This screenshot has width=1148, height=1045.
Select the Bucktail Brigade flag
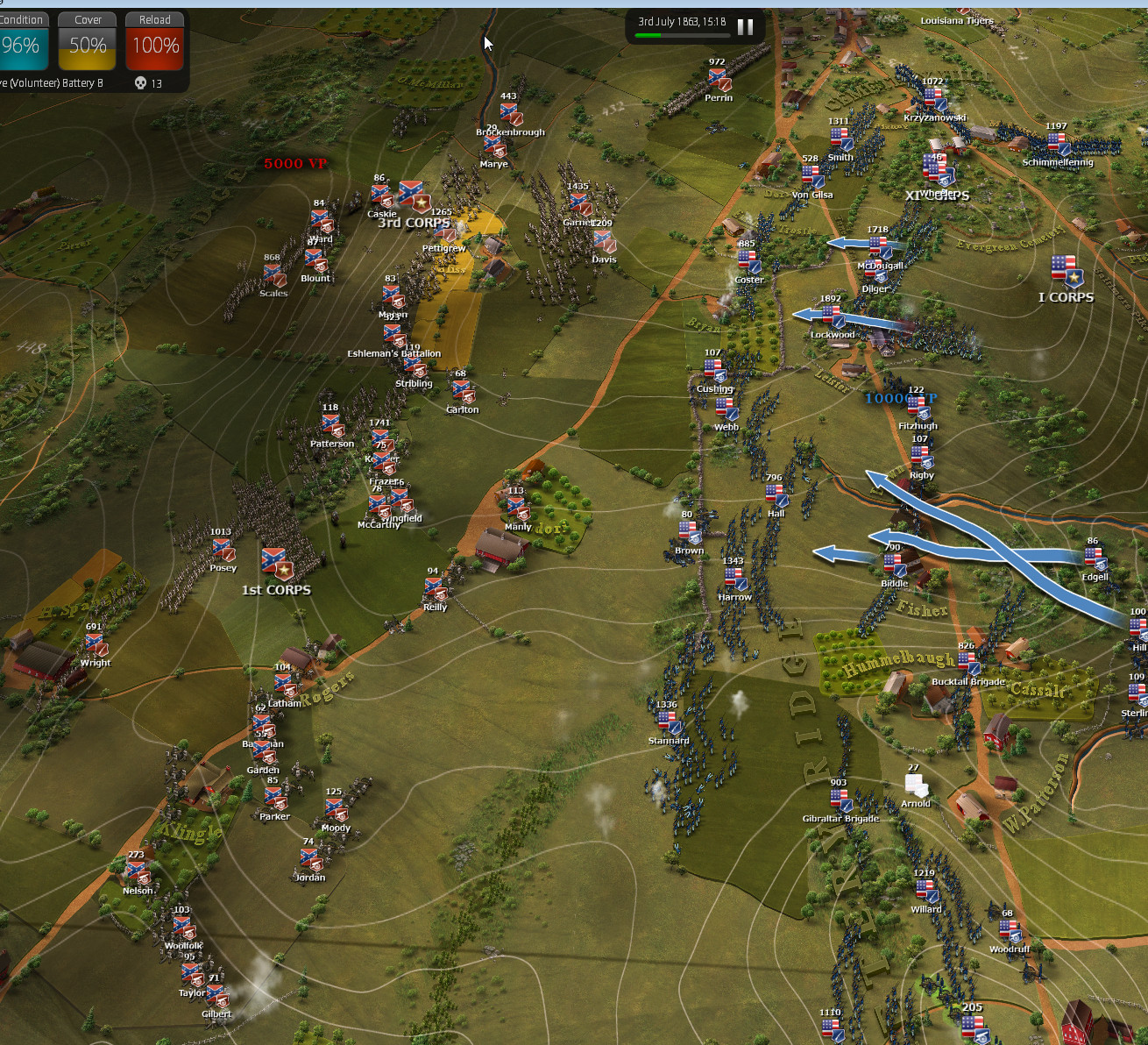click(967, 664)
